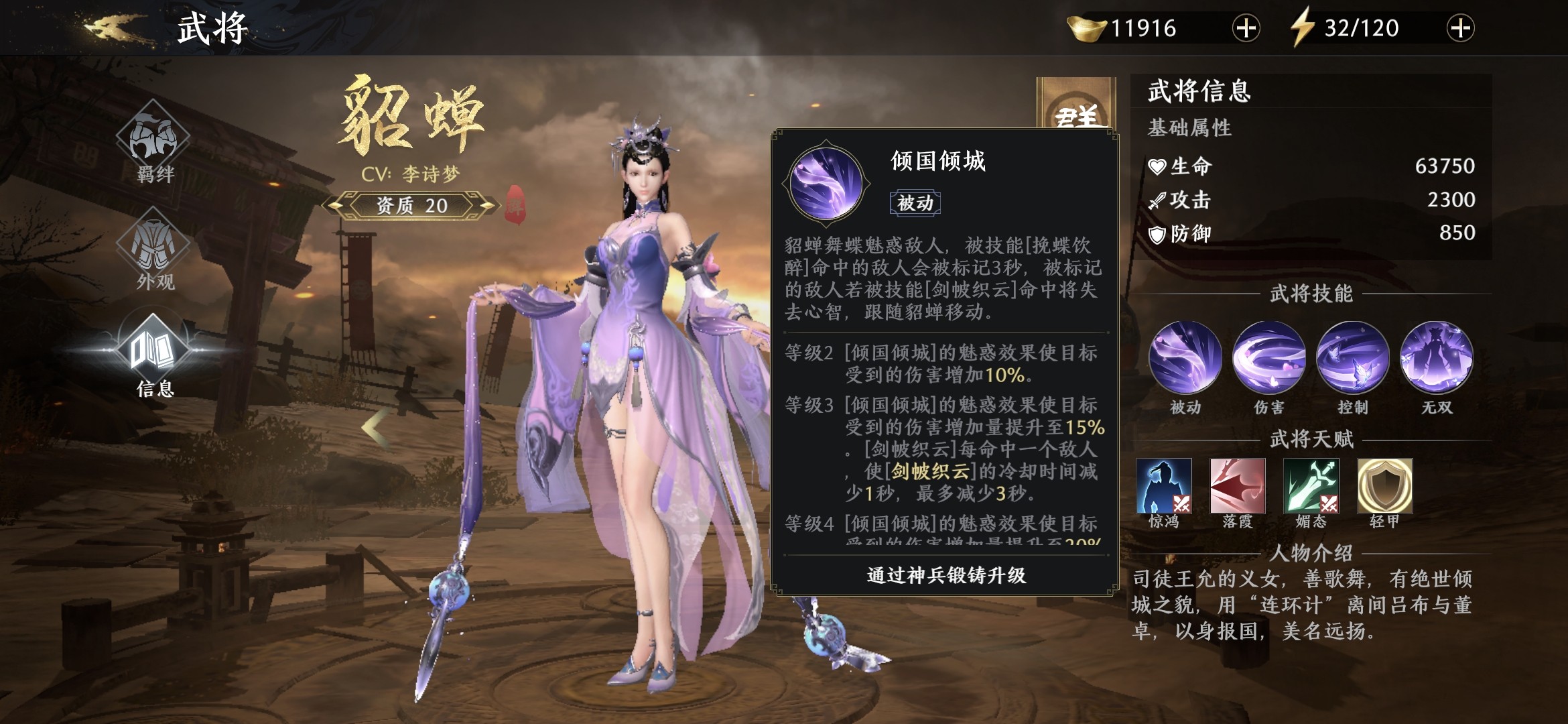The image size is (1568, 724).
Task: Add more gold ingots with plus button
Action: tap(1246, 28)
